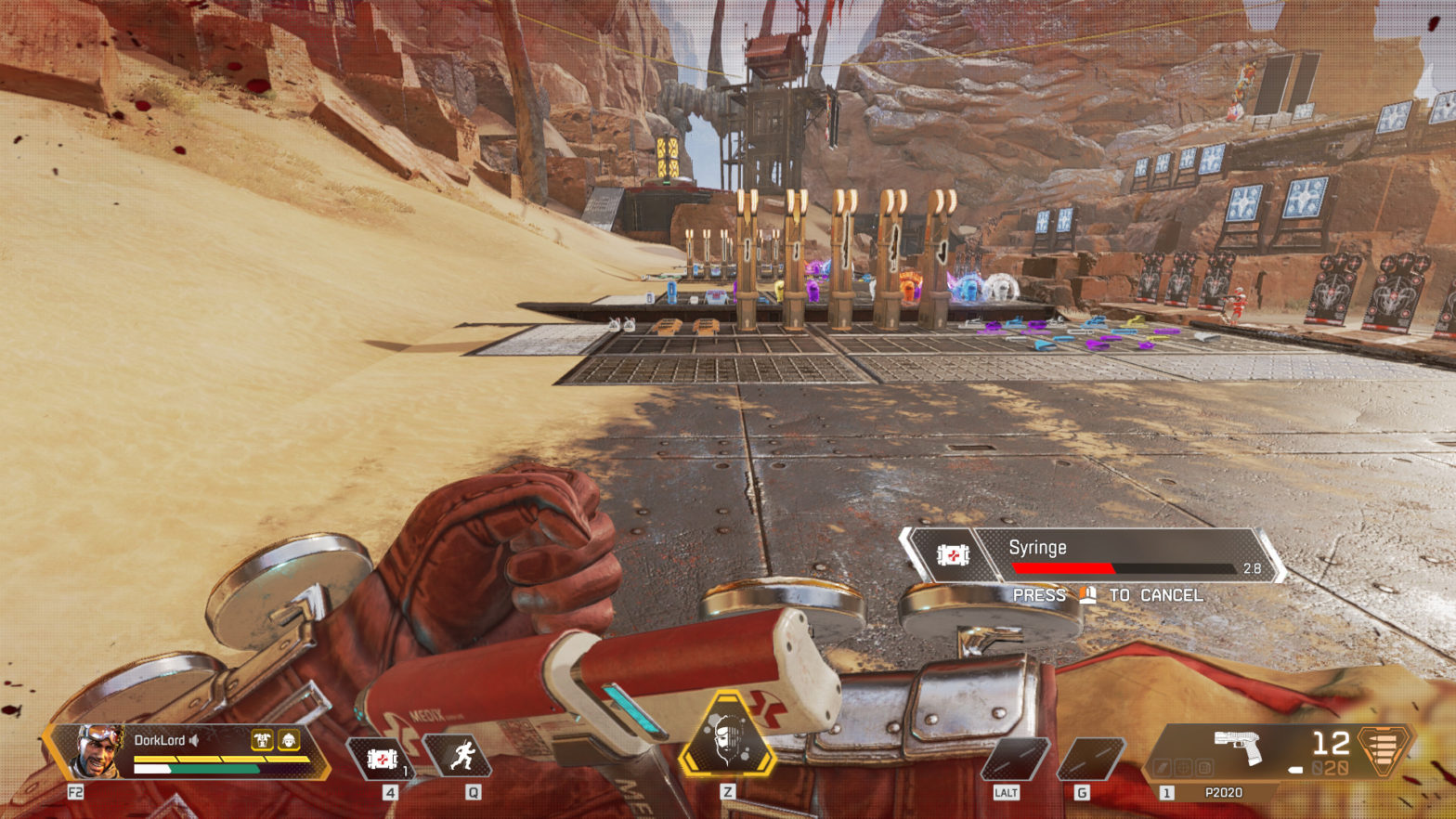Select the Syringe icon in the healing slot
Image resolution: width=1456 pixels, height=819 pixels.
(383, 757)
